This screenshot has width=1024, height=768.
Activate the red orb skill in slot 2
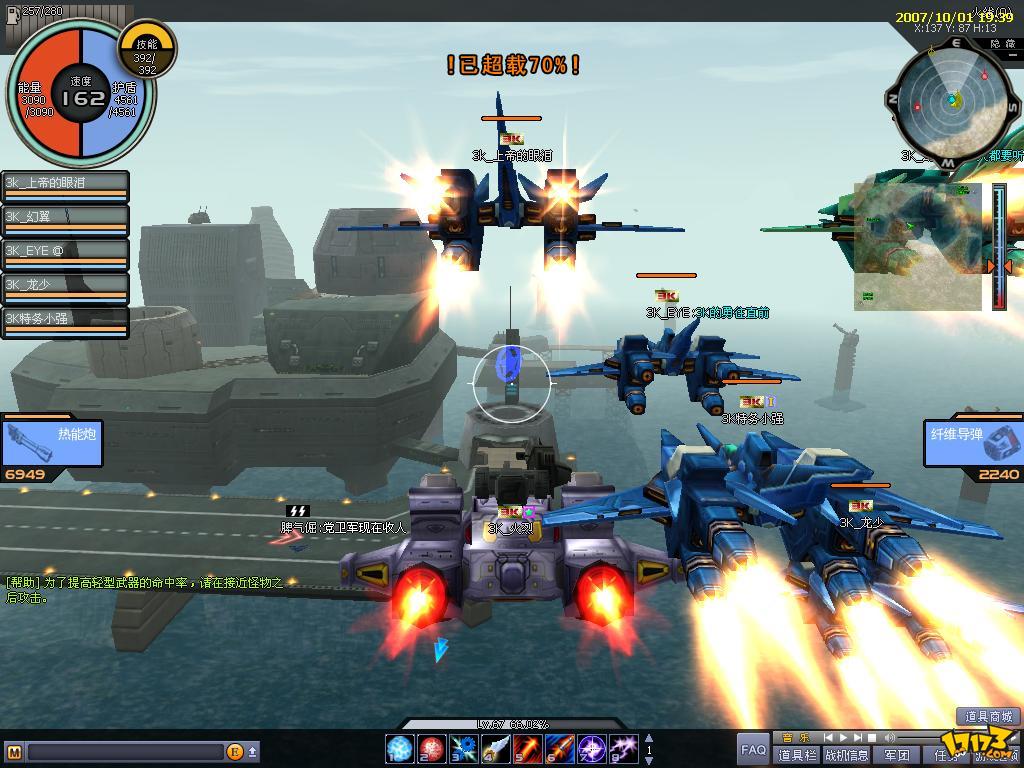tap(432, 747)
